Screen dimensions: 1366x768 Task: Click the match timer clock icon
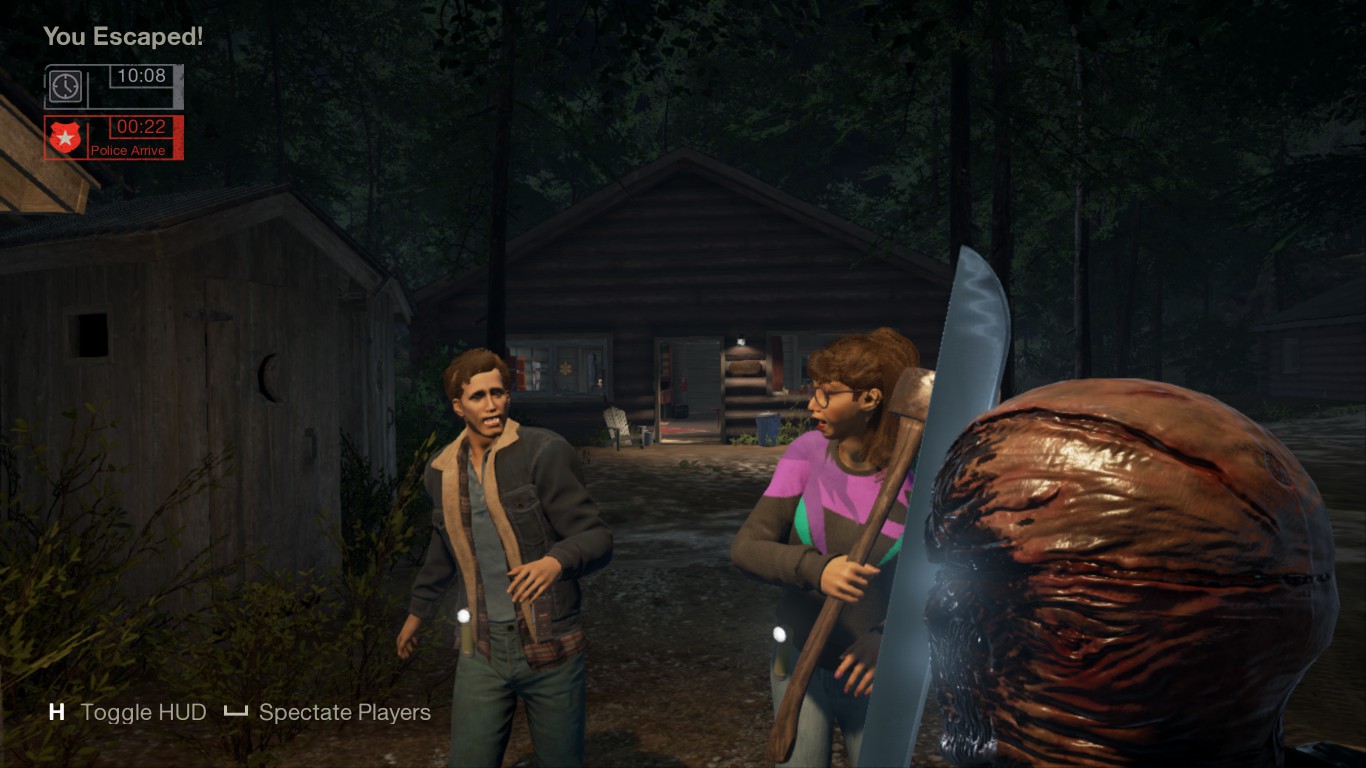pyautogui.click(x=65, y=87)
